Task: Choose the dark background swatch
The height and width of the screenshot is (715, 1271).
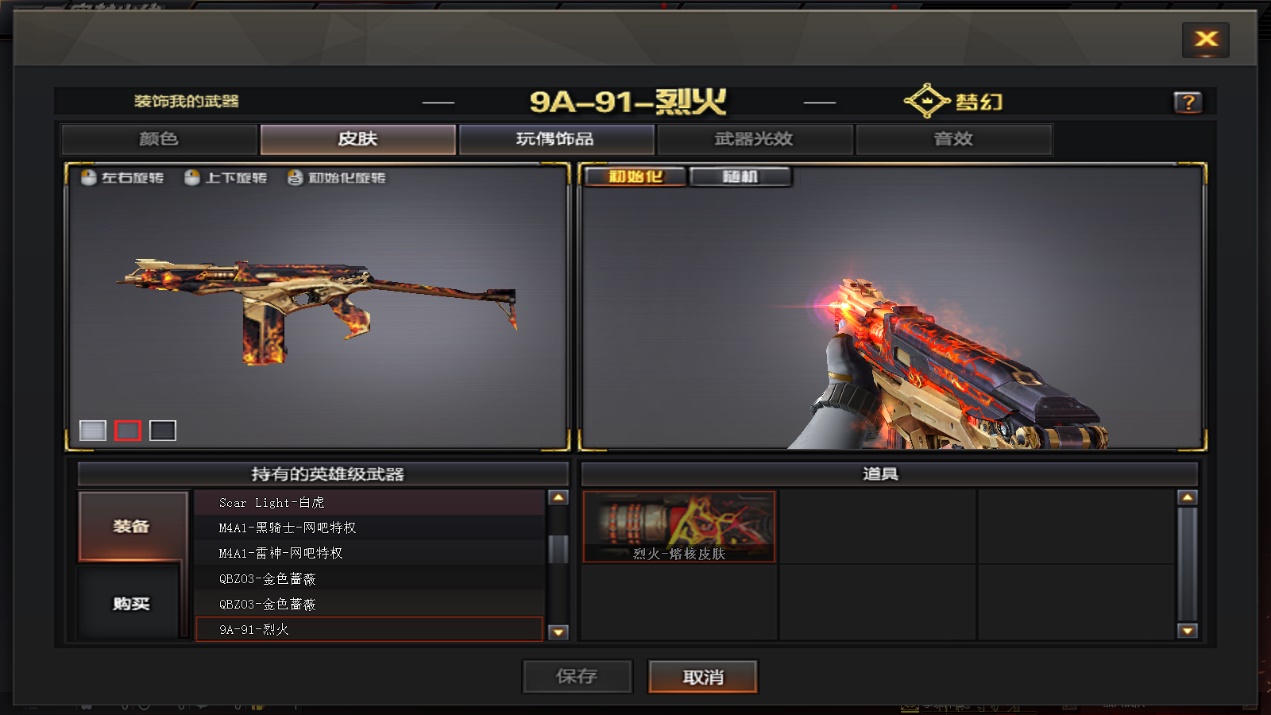Action: pos(163,430)
